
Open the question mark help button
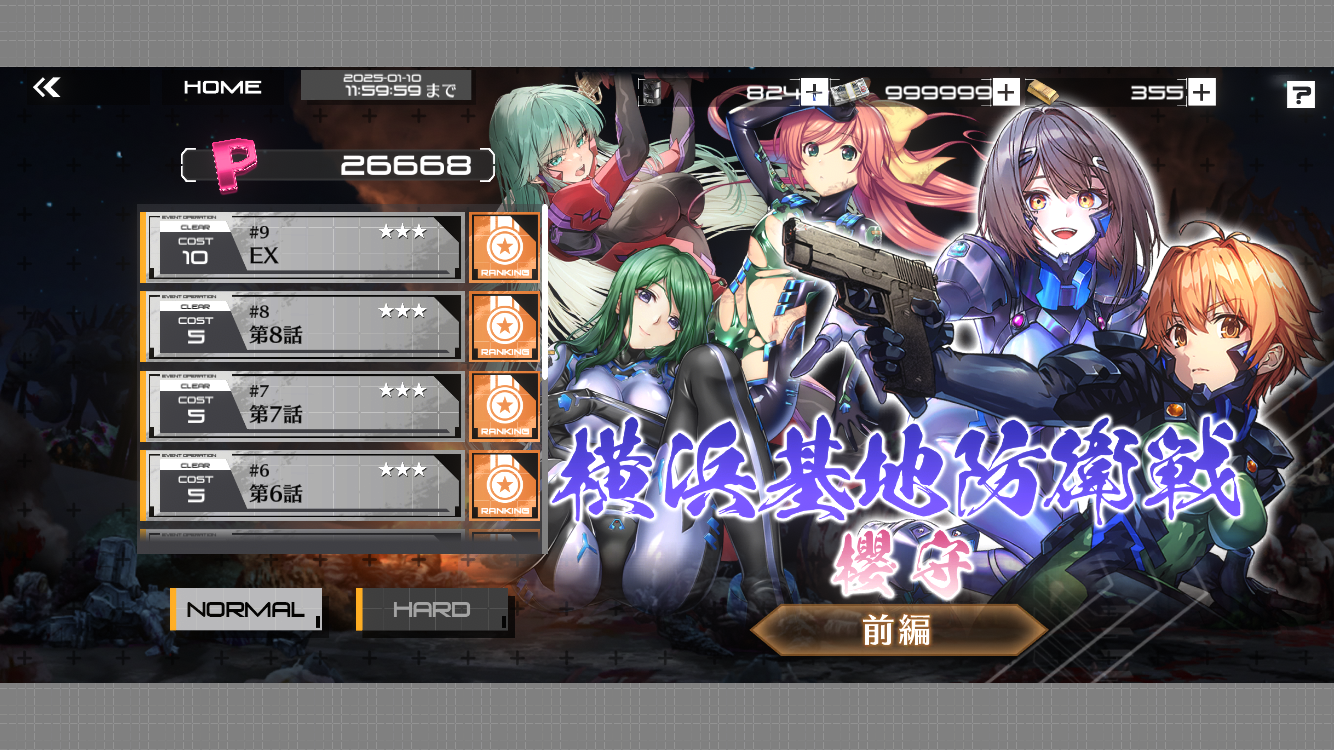[1300, 95]
